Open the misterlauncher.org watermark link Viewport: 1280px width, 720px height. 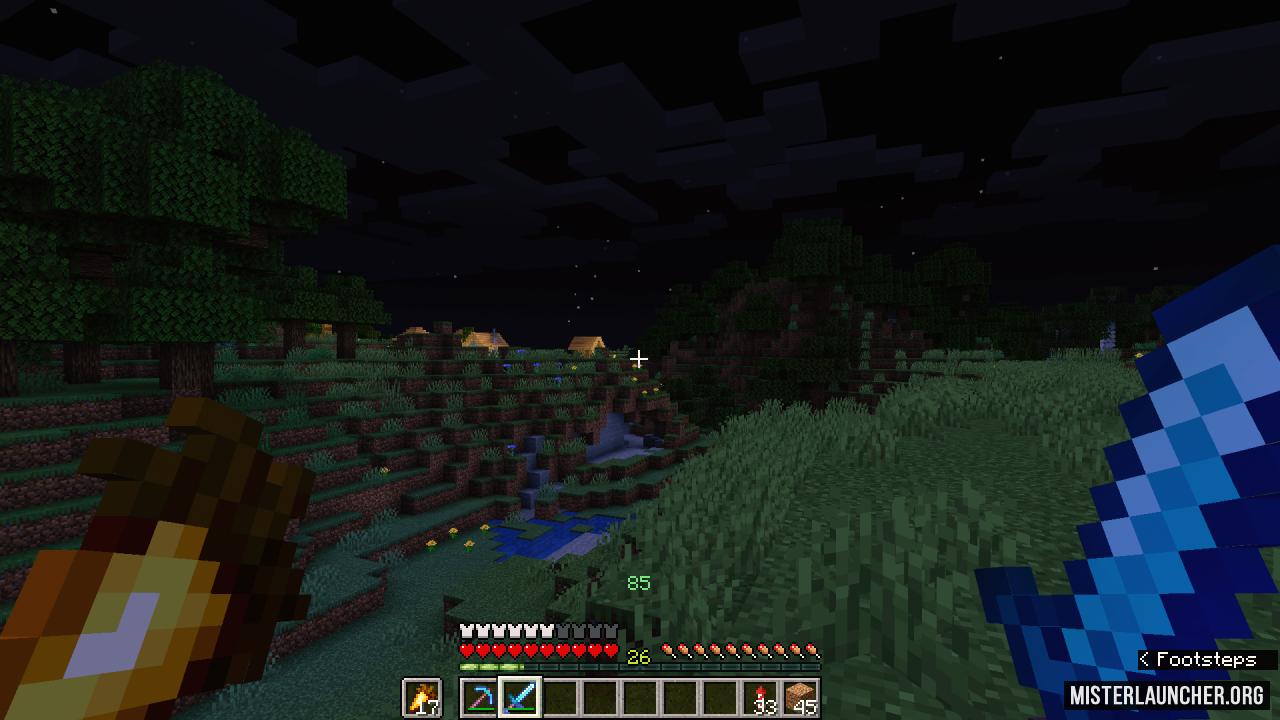coord(1166,695)
